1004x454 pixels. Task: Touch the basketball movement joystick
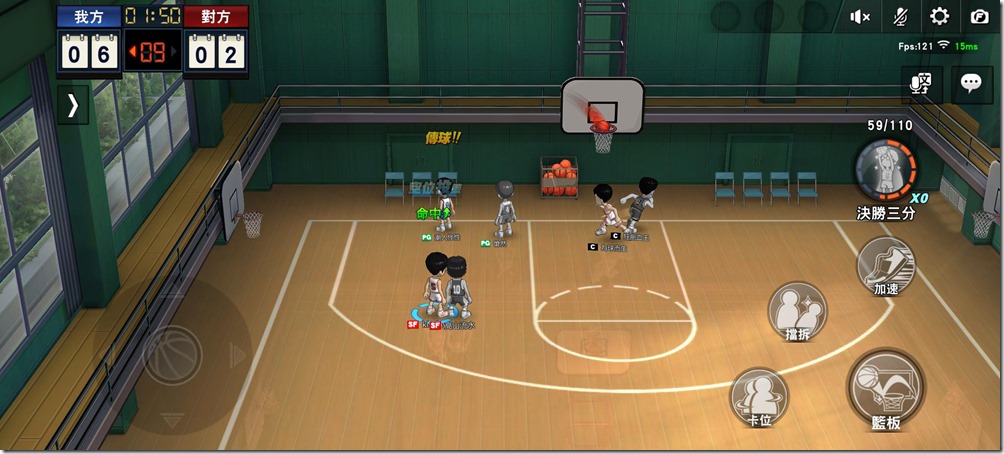tap(172, 352)
